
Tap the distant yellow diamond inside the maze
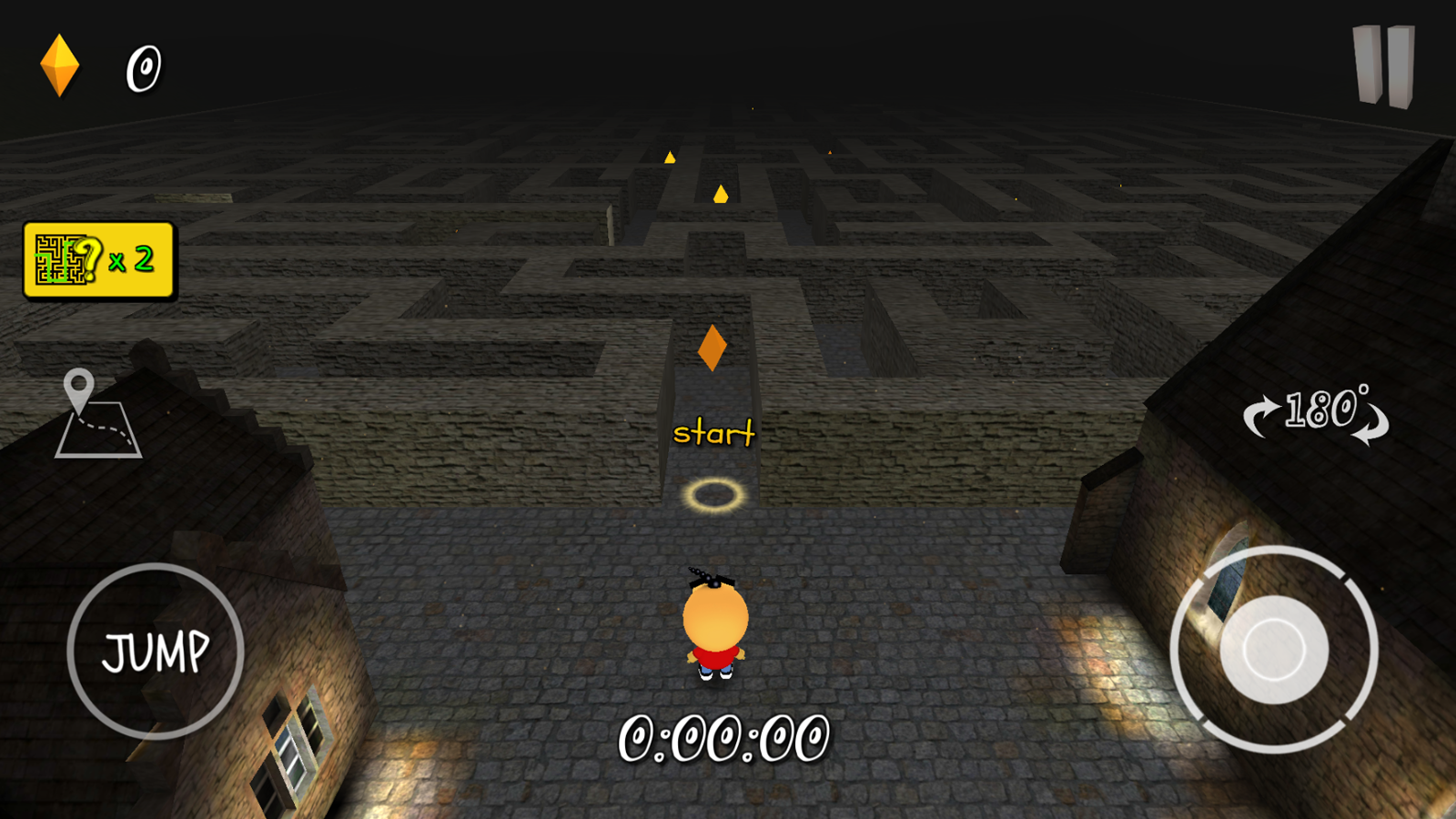pos(719,193)
